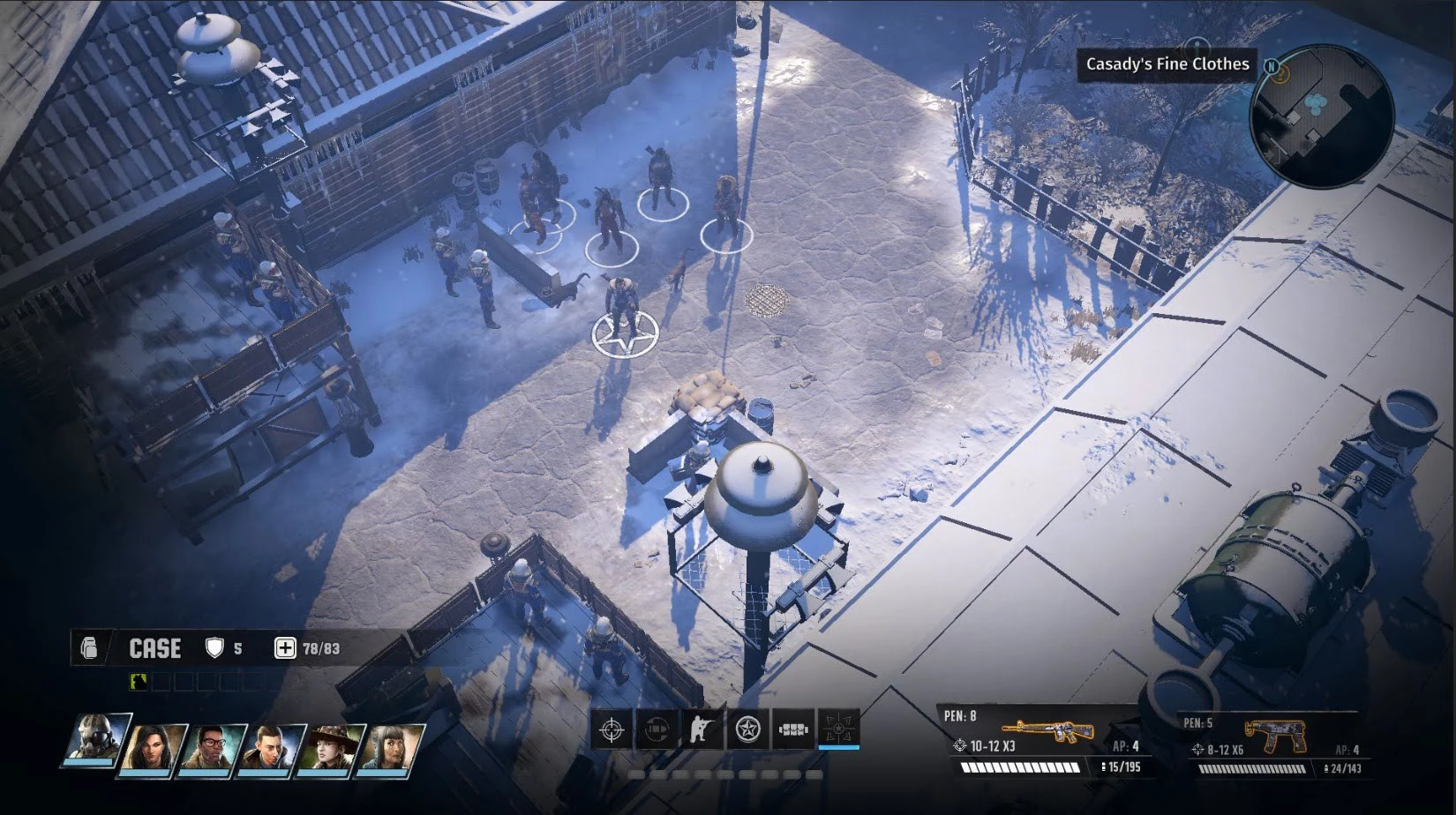Screen dimensions: 1456x815
Task: Equip the assault rifle weapon panel
Action: (x=1047, y=741)
